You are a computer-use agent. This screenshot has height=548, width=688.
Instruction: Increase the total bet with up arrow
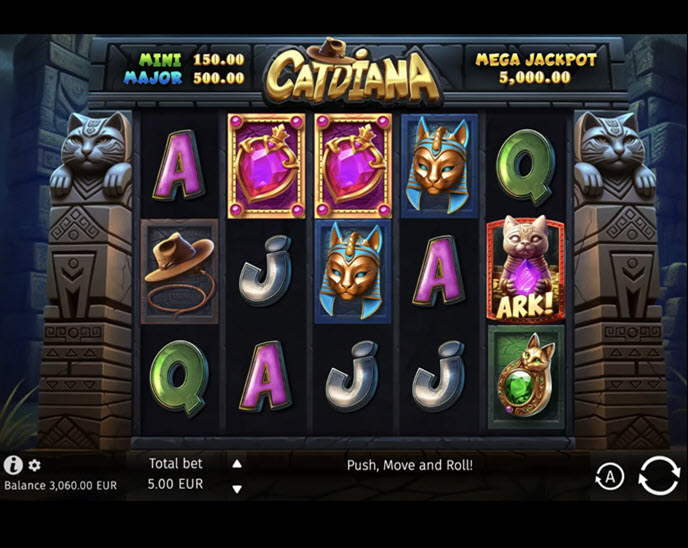tap(237, 464)
